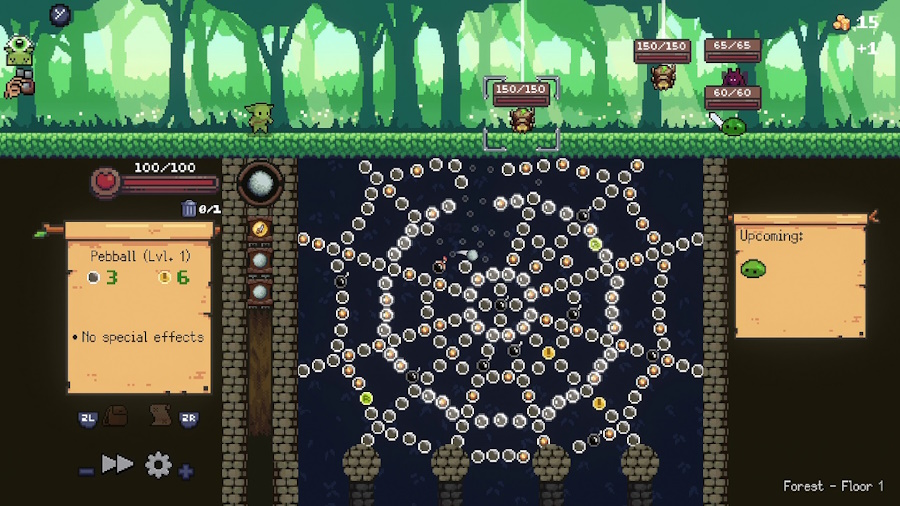
Task: Select the gold dagger orb in queue
Action: [260, 229]
